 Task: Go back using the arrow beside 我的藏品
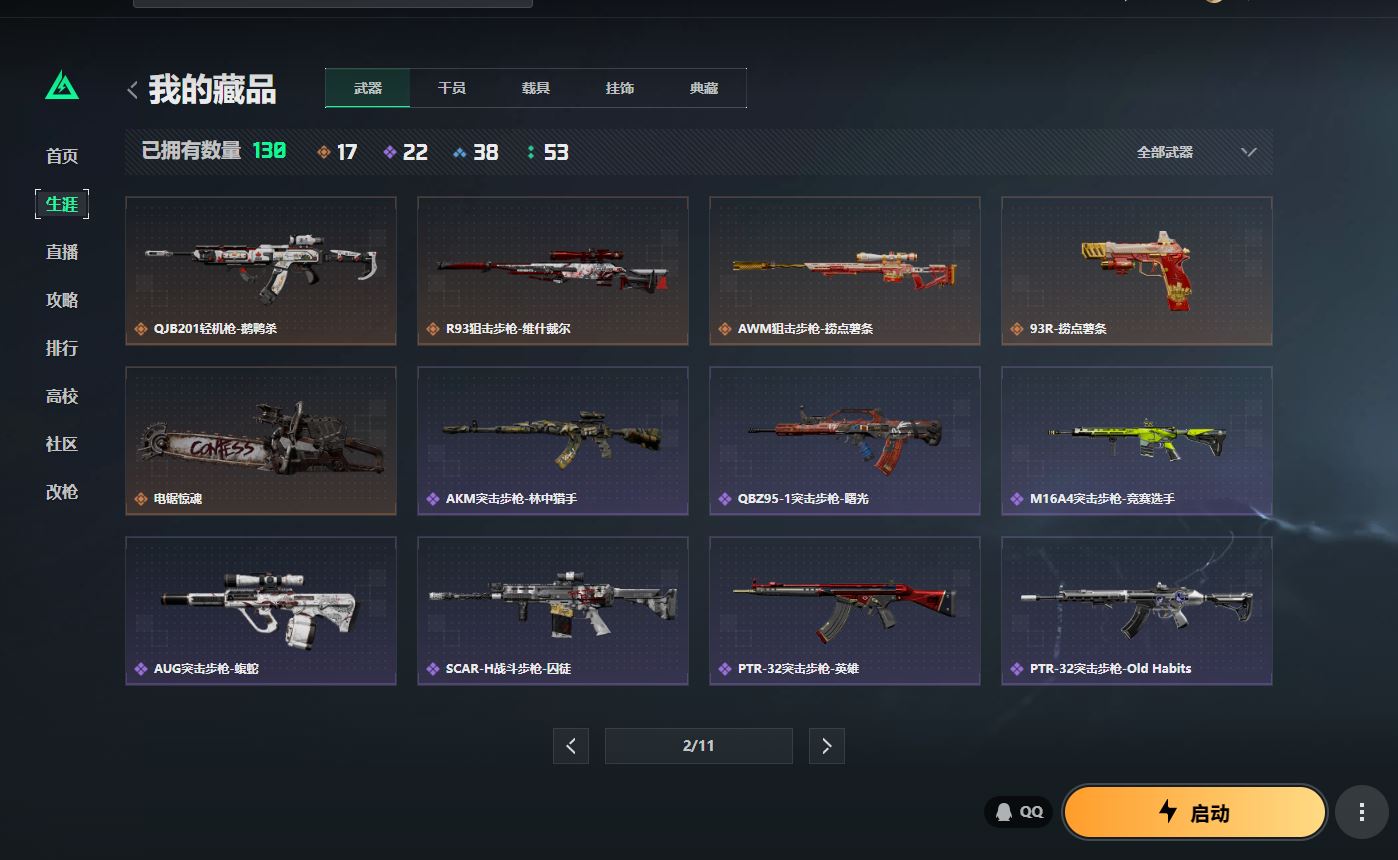(x=132, y=90)
